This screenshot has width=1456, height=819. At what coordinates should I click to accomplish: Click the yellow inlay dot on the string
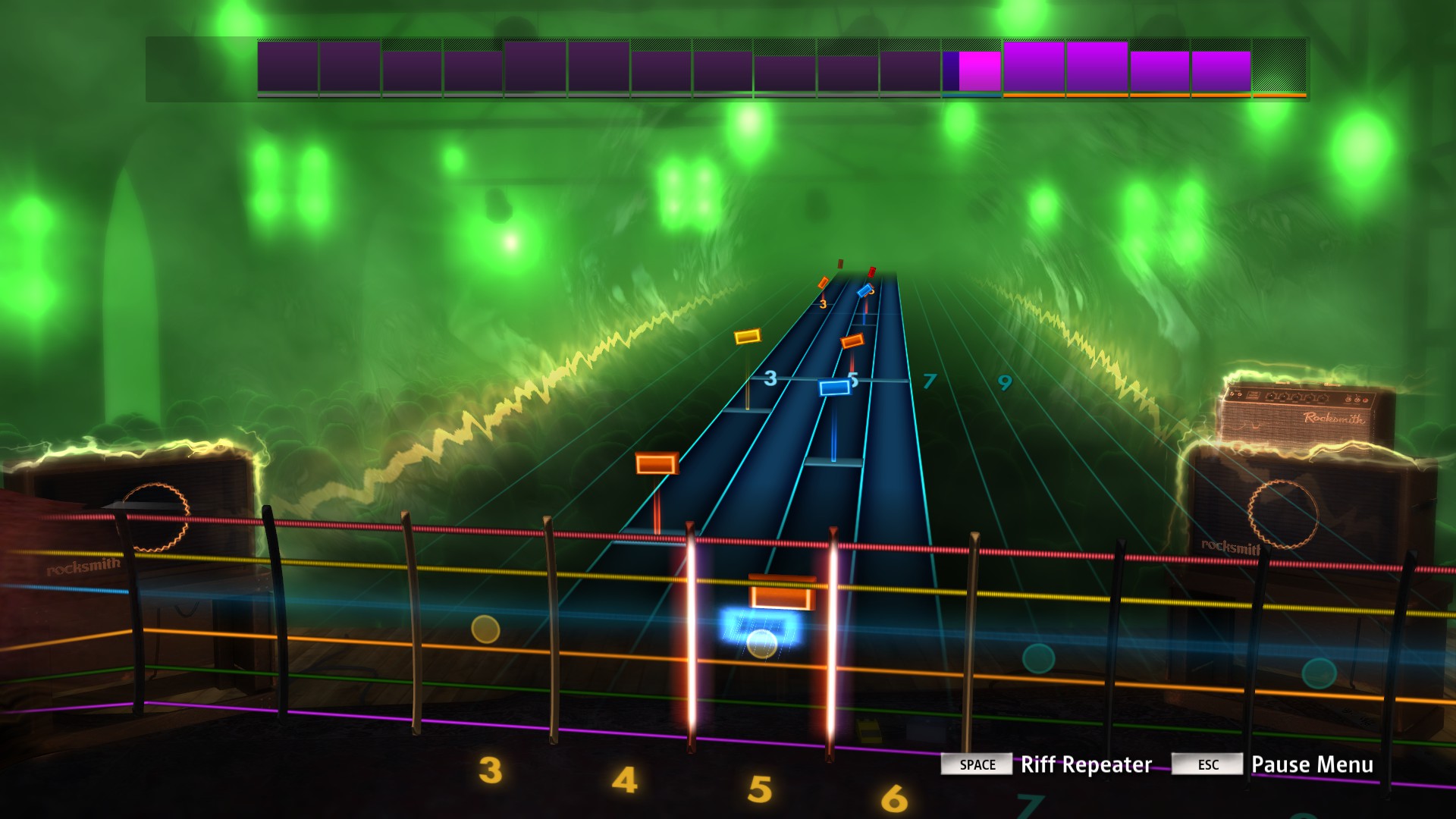point(484,630)
